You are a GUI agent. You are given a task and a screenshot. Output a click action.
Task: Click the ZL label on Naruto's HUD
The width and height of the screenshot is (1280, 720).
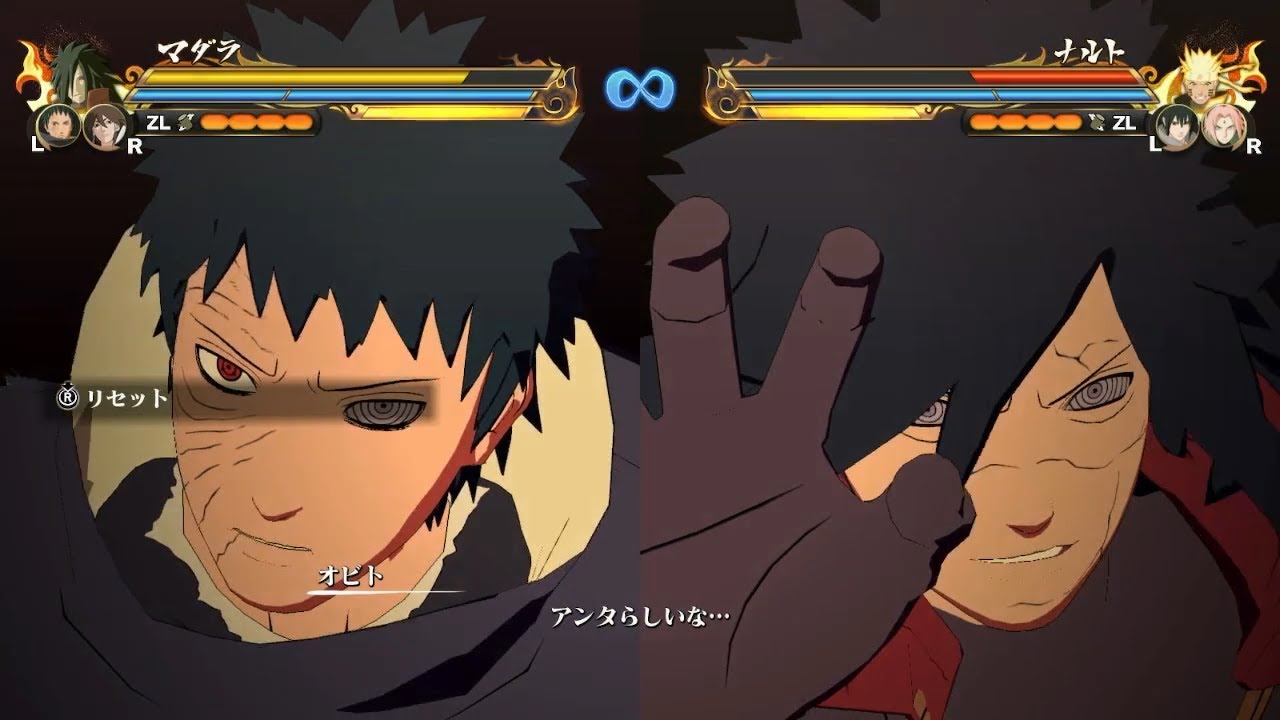[x=1123, y=124]
